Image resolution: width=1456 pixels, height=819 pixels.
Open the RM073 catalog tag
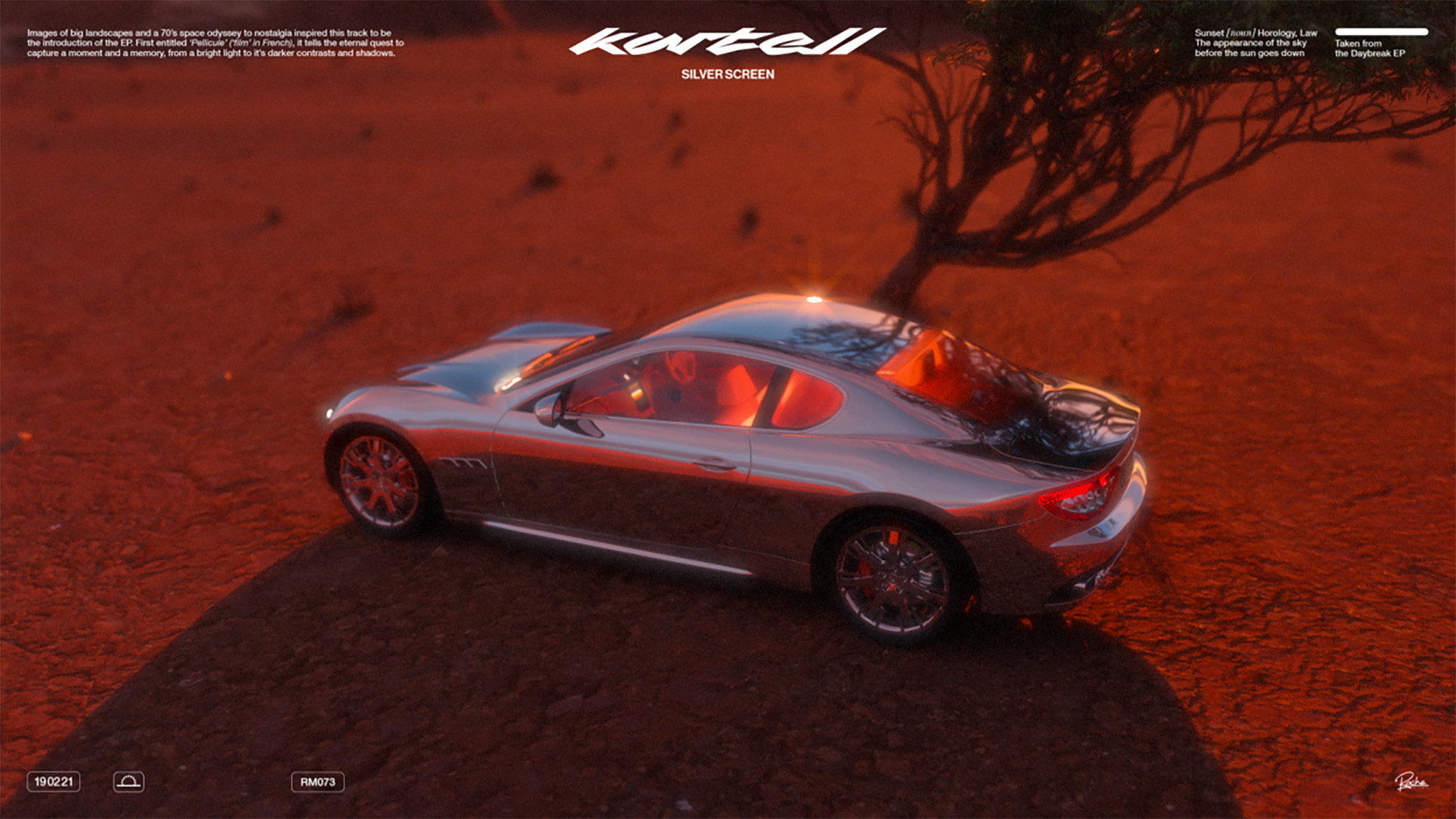click(x=317, y=782)
